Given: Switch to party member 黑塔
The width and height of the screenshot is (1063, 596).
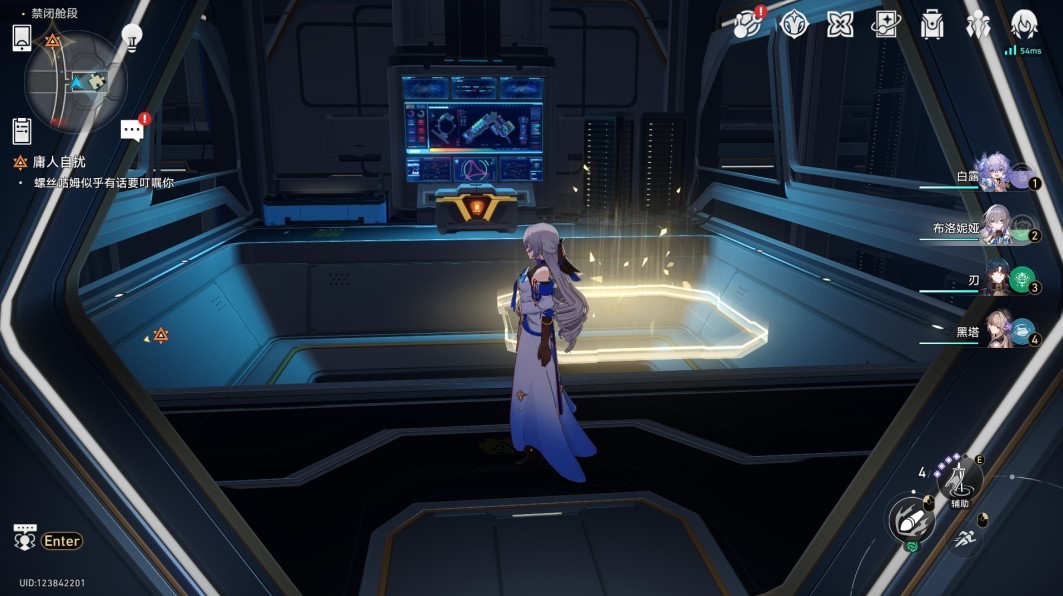Looking at the screenshot, I should [1000, 330].
